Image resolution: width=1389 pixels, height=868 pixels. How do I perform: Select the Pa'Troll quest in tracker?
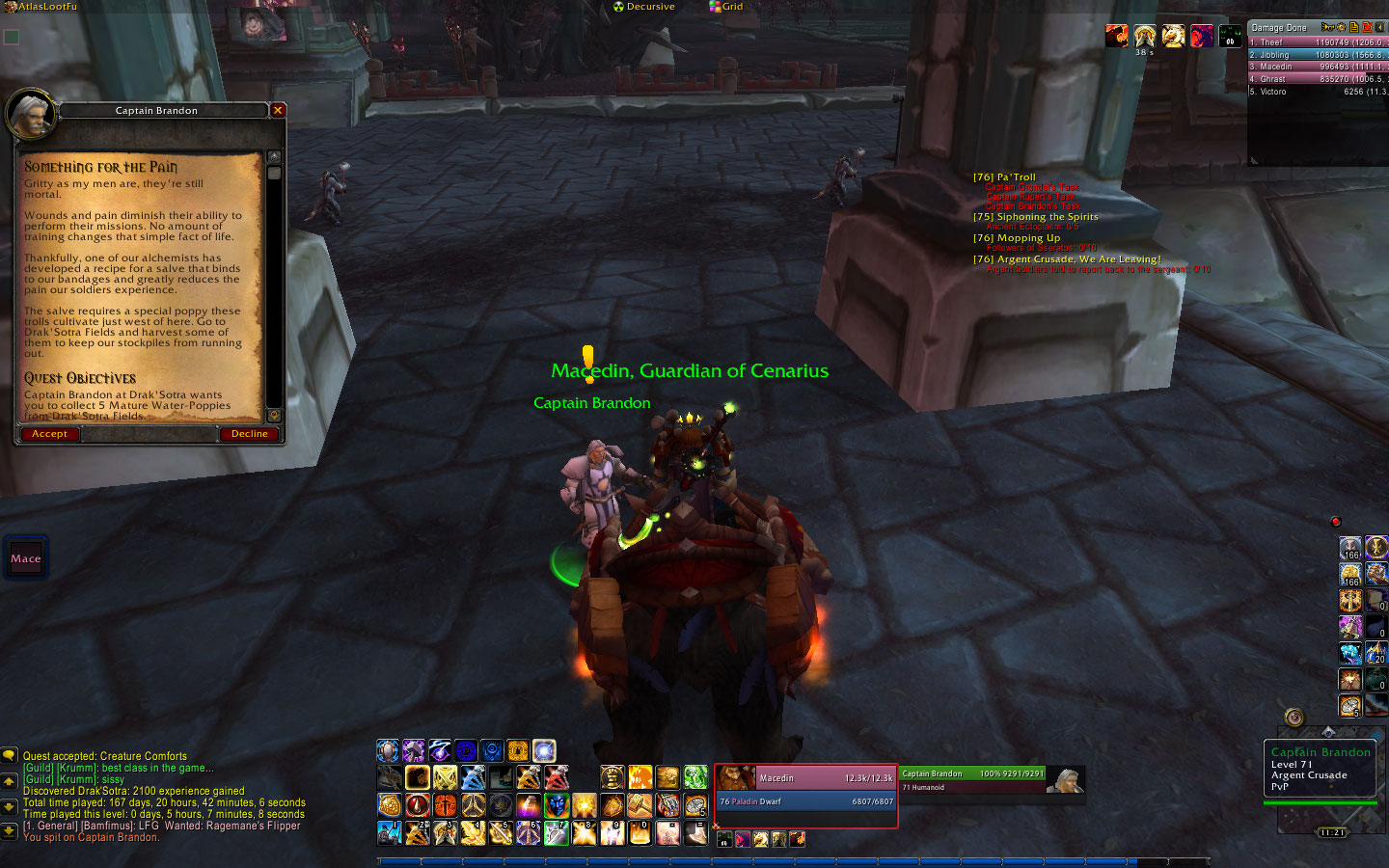(x=1004, y=177)
